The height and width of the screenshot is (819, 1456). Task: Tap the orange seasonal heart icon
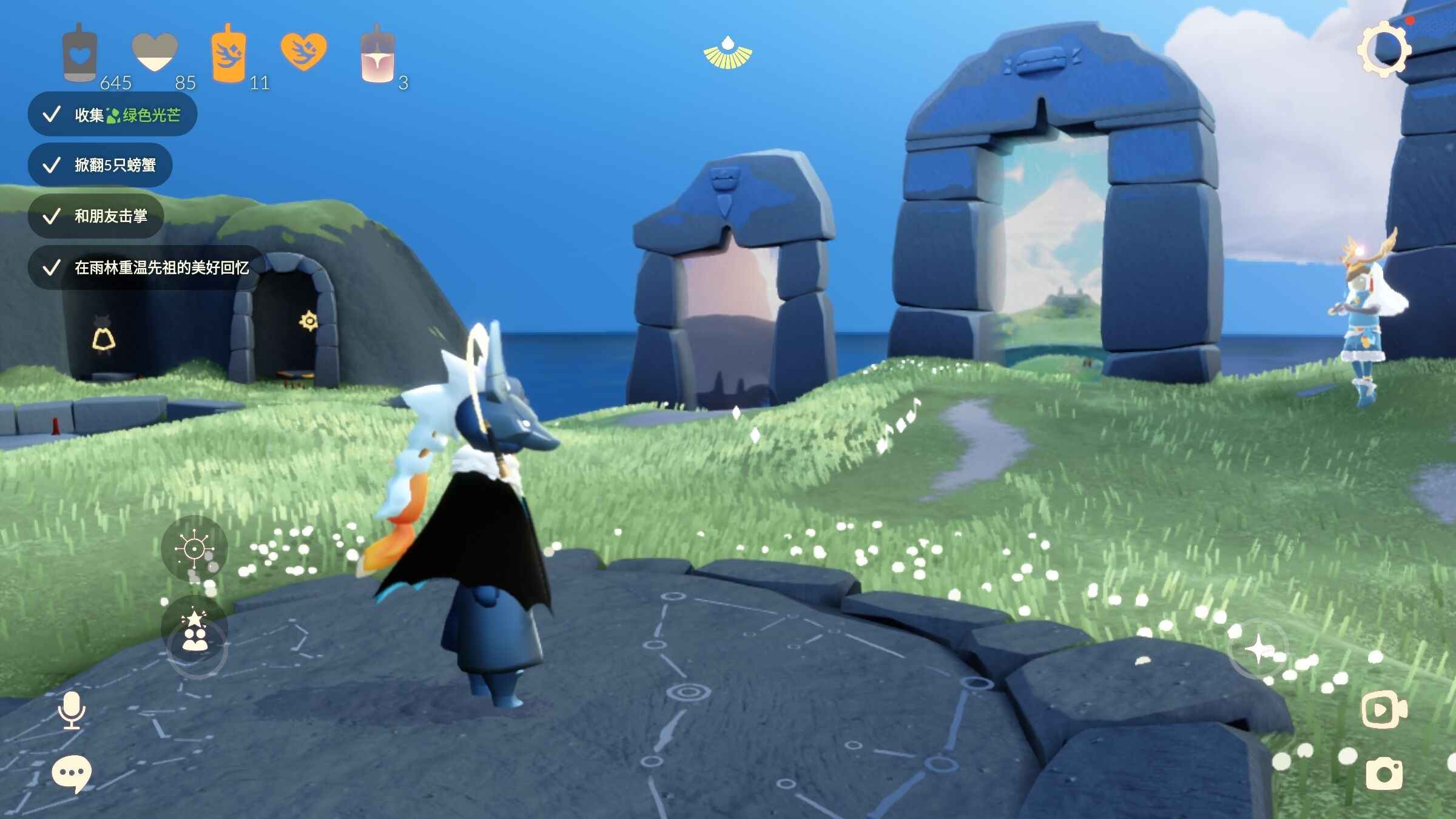(x=303, y=51)
